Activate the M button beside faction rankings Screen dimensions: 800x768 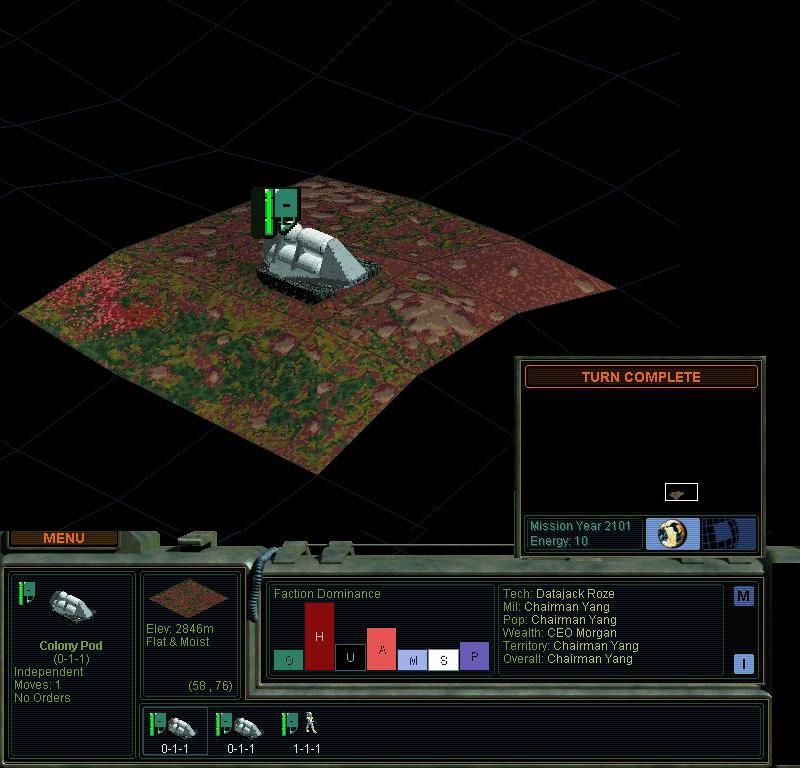click(743, 596)
